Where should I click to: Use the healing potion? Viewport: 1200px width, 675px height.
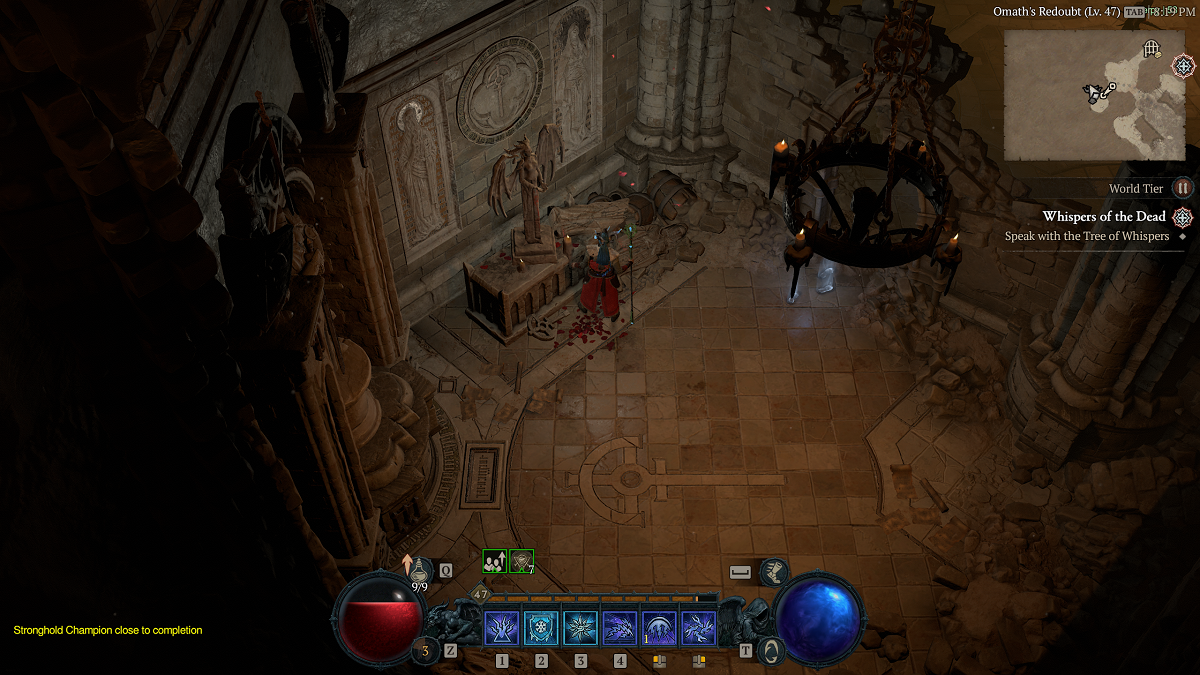[x=420, y=570]
